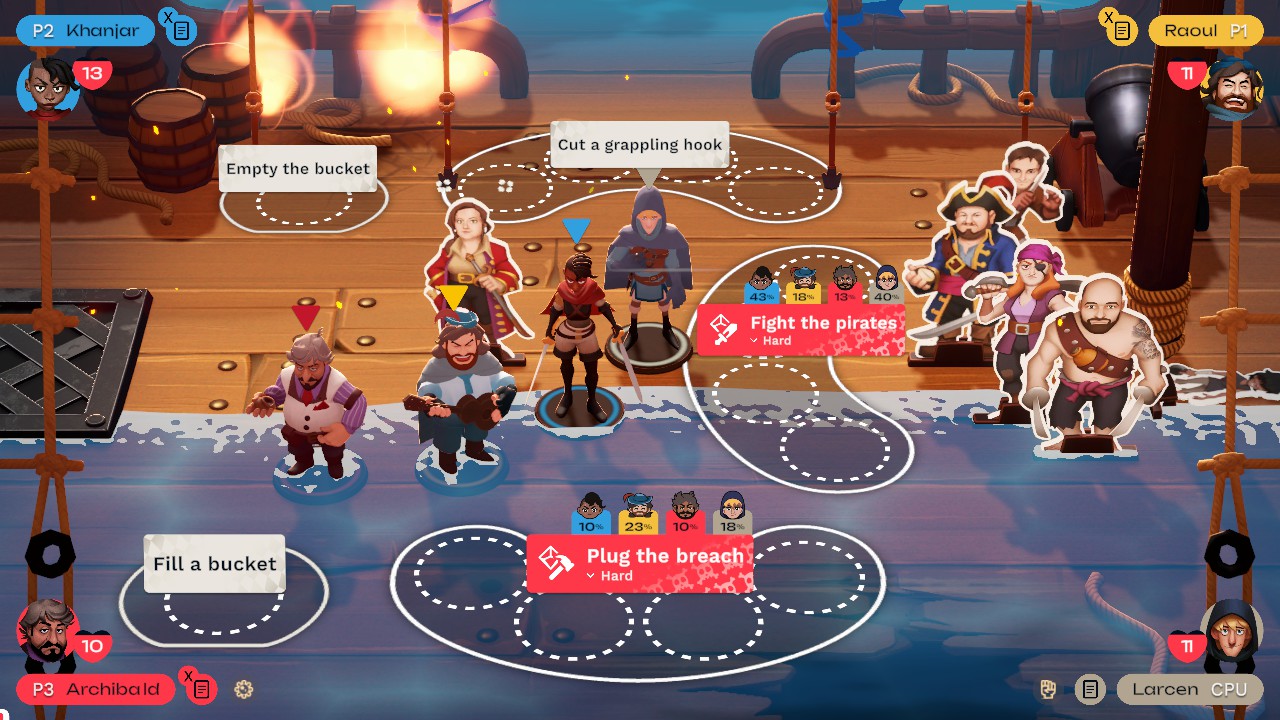Click the Fill a bucket action label
The width and height of the screenshot is (1280, 720).
tap(213, 564)
